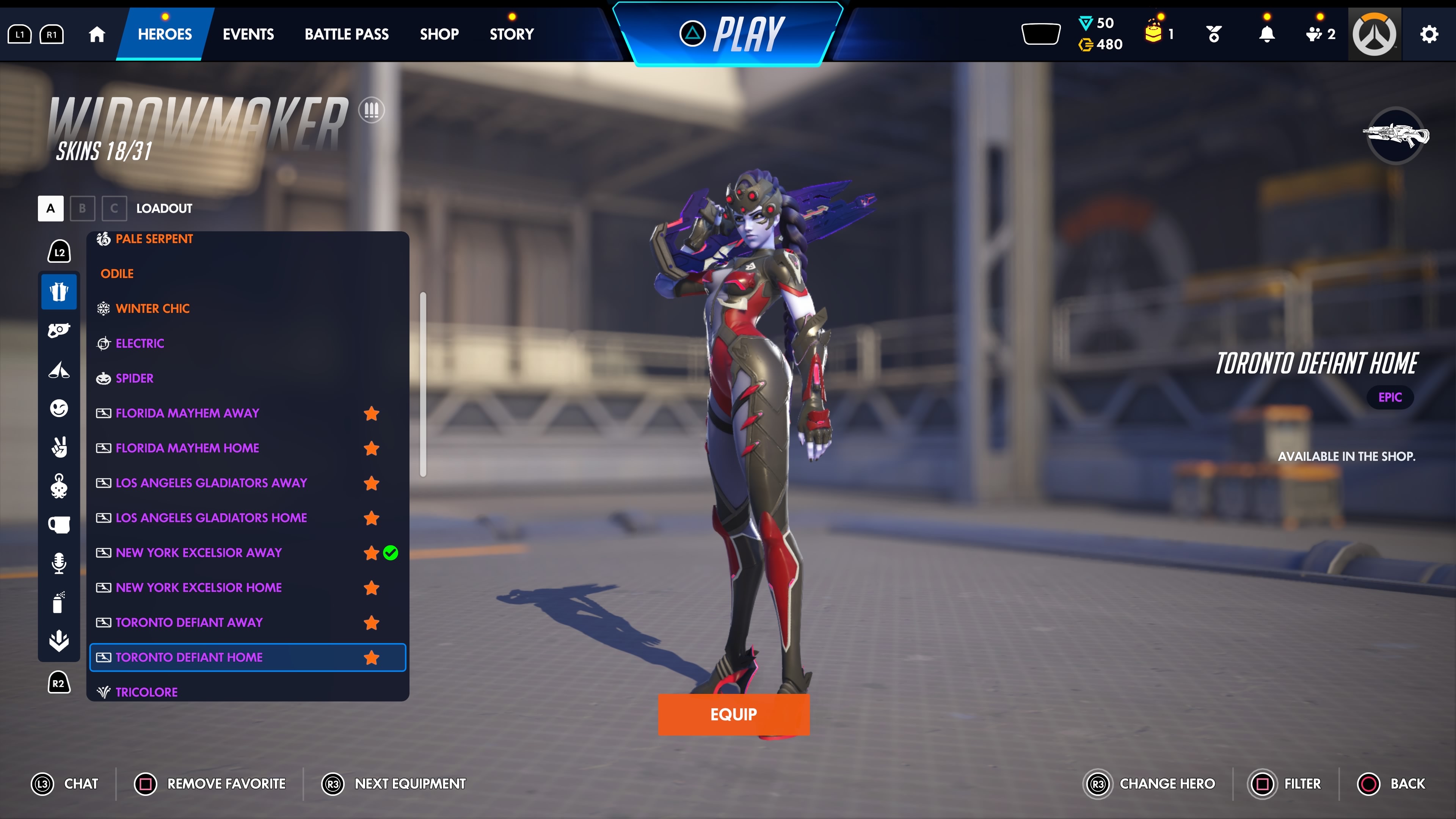
Task: Open the sprays spray-can category
Action: coord(59,602)
